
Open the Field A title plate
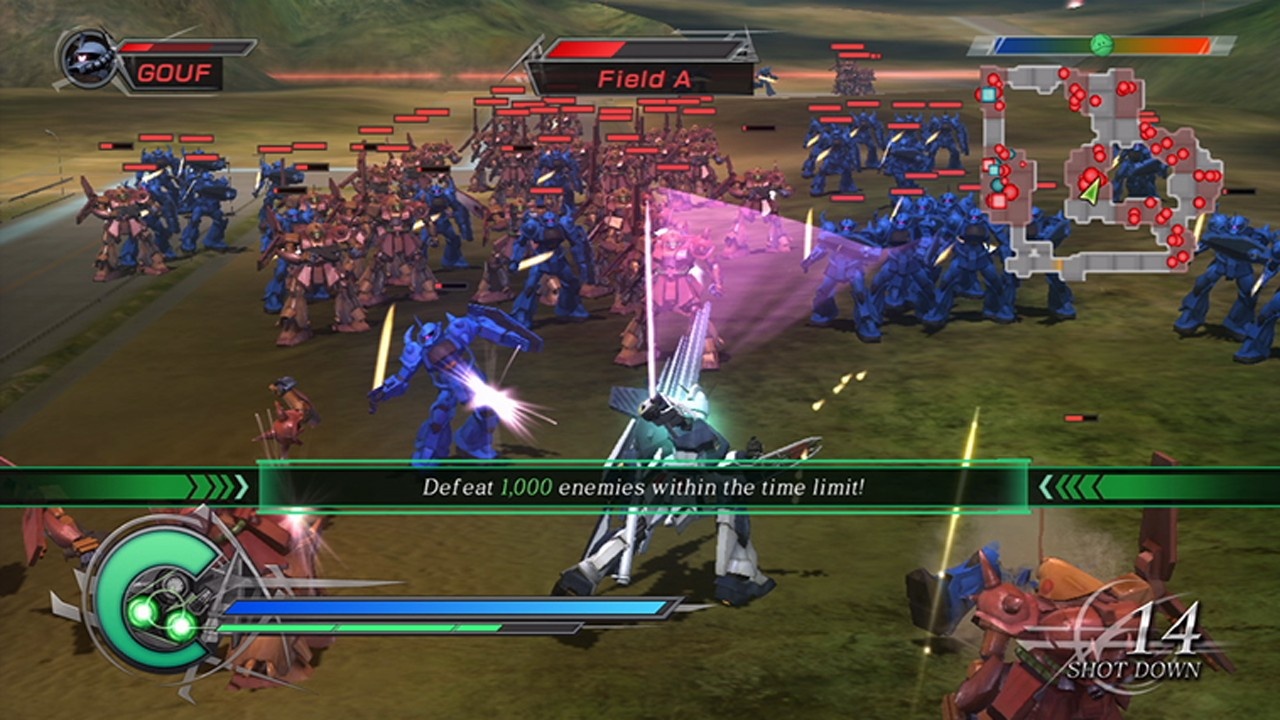645,77
